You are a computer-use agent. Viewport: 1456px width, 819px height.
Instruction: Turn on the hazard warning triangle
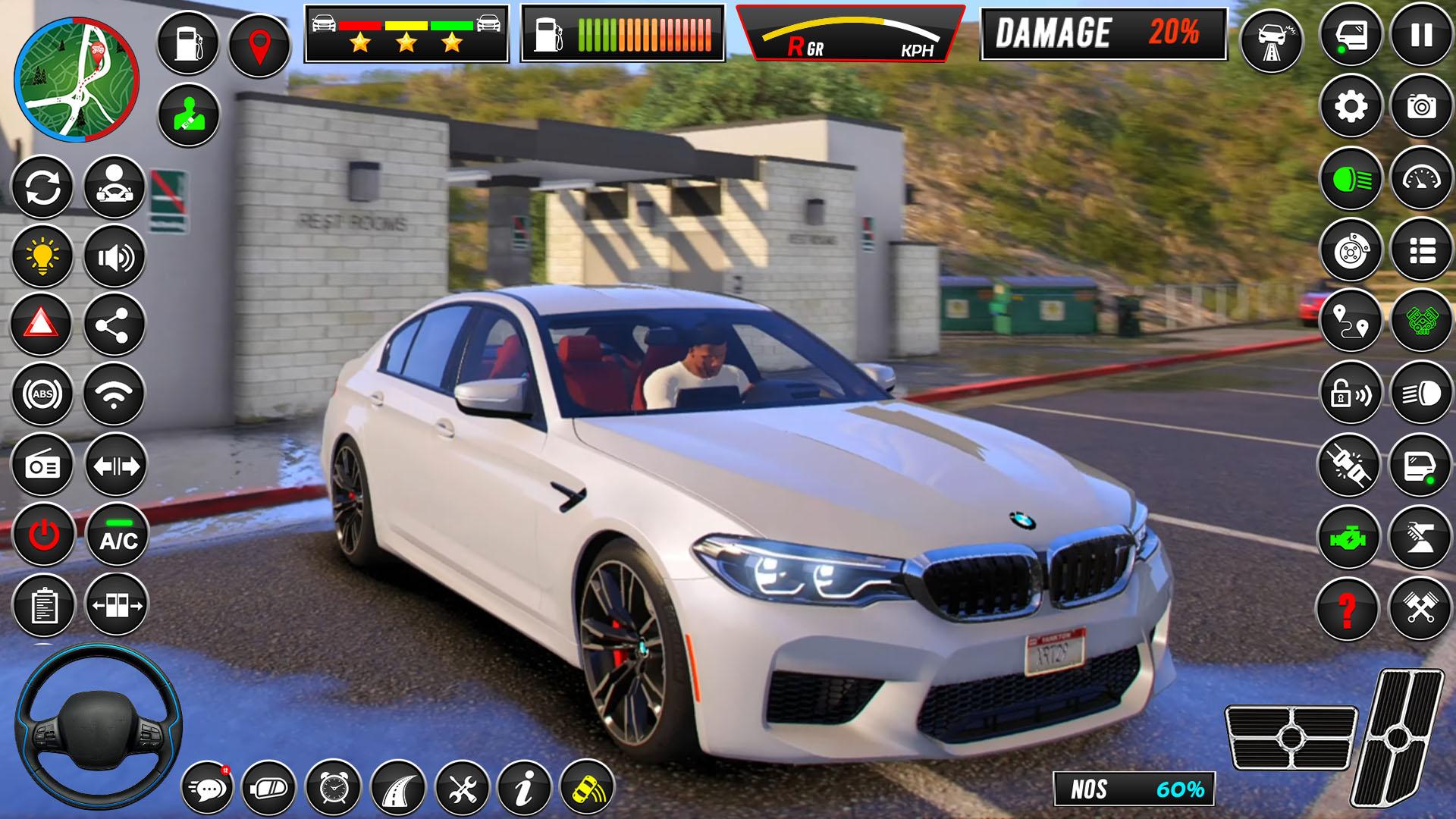point(41,325)
